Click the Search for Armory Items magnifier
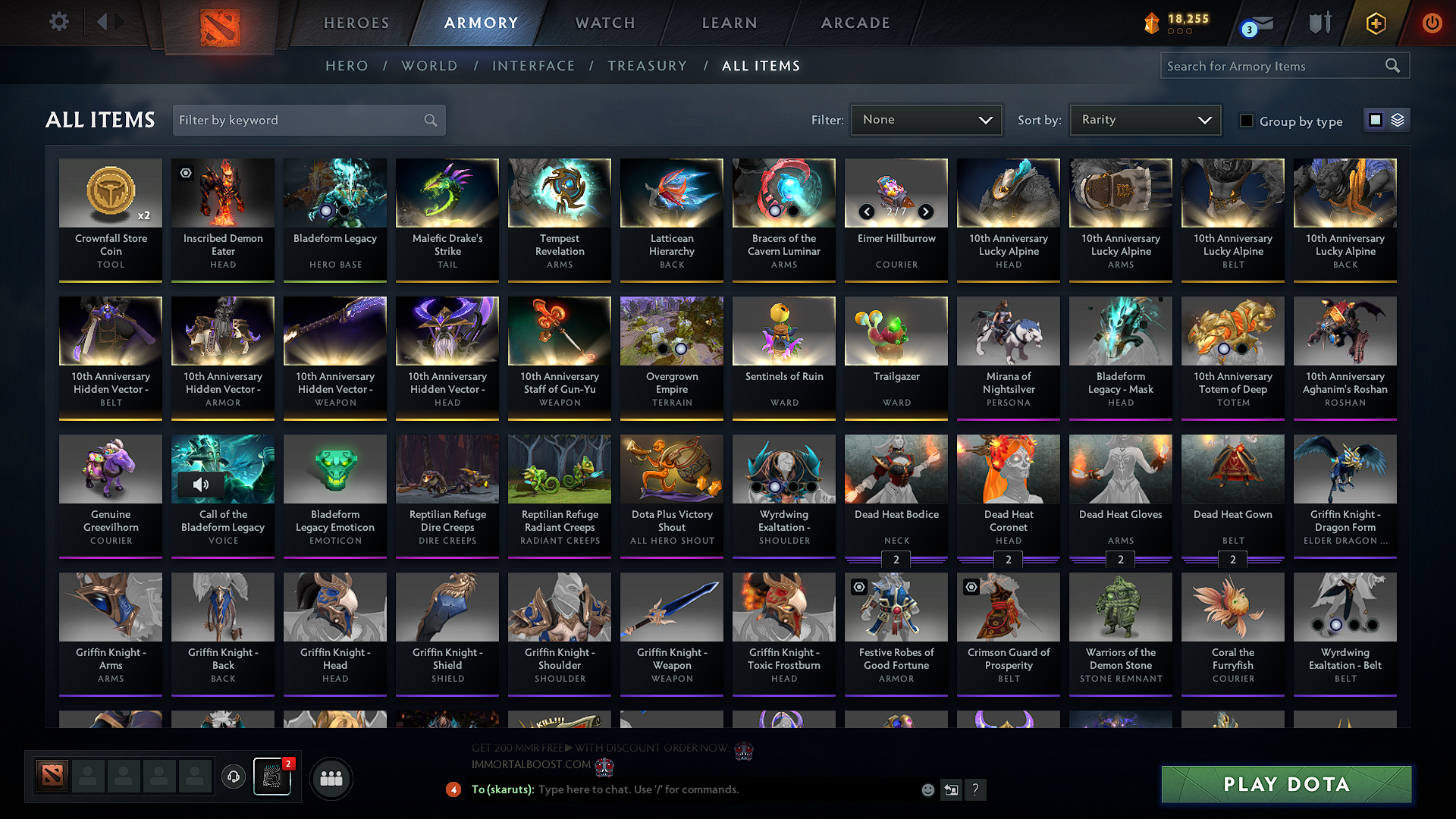The width and height of the screenshot is (1456, 819). (x=1393, y=66)
